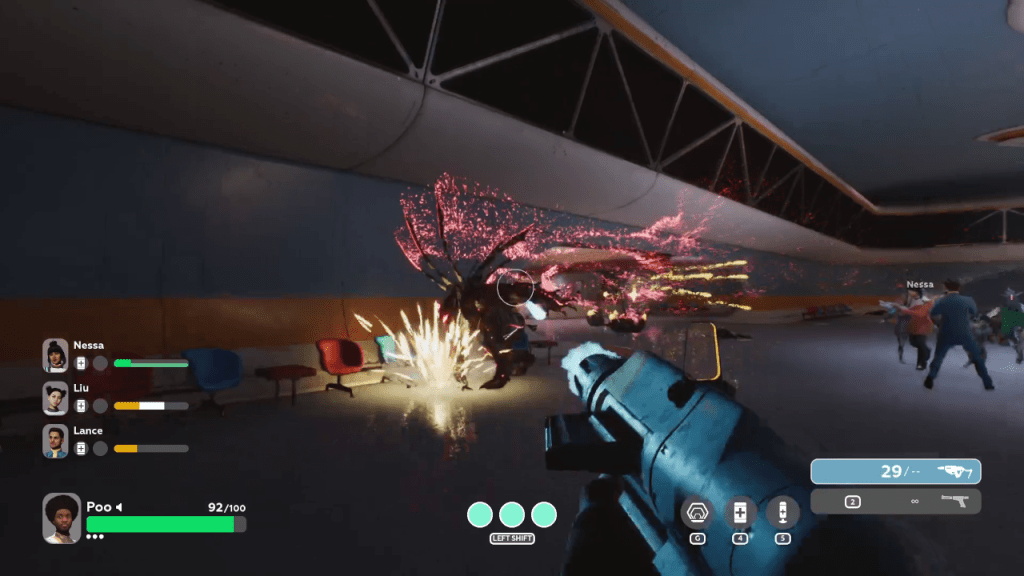Open Poo's player portrait

[x=62, y=517]
